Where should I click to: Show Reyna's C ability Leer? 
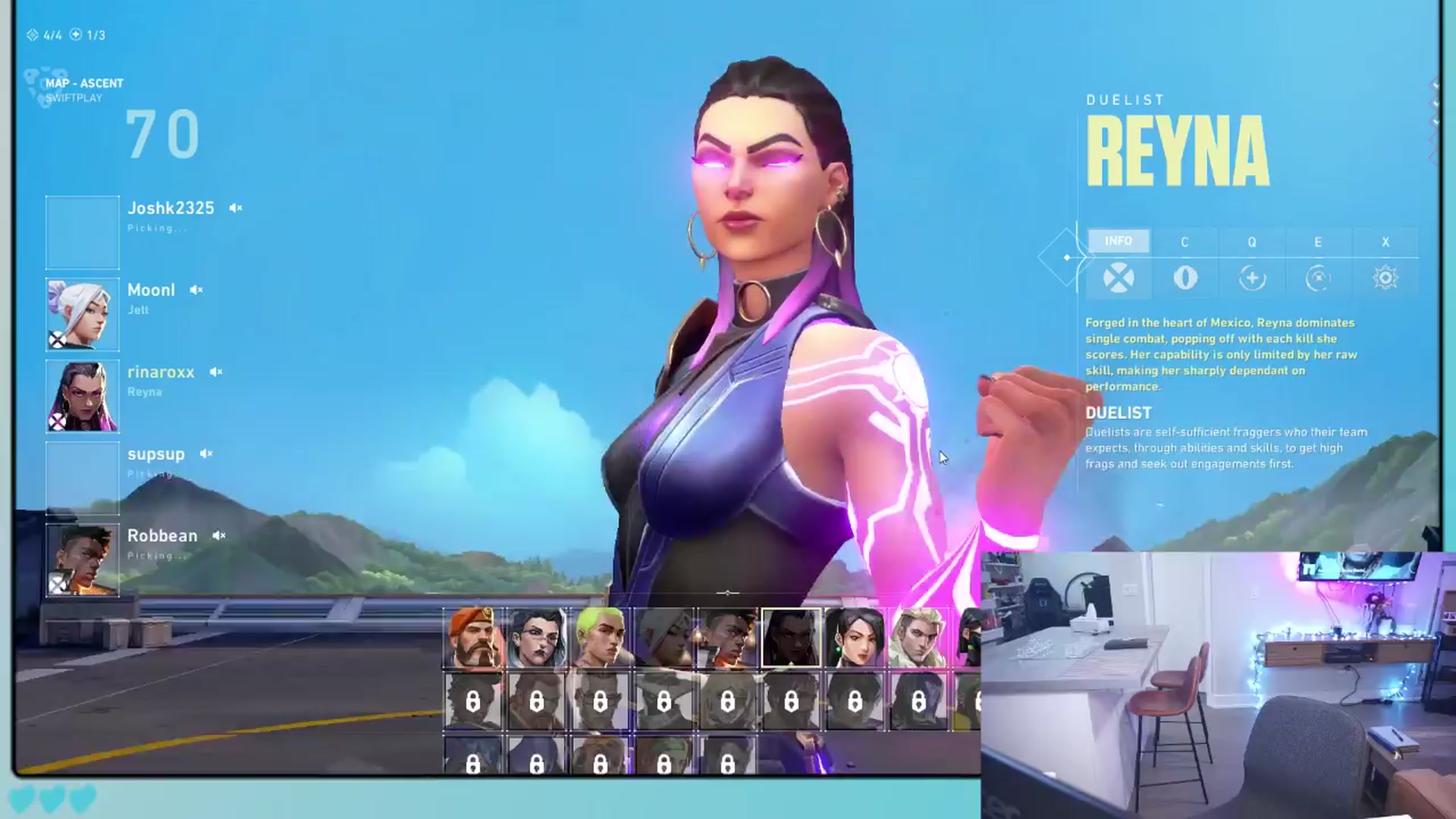point(1185,263)
